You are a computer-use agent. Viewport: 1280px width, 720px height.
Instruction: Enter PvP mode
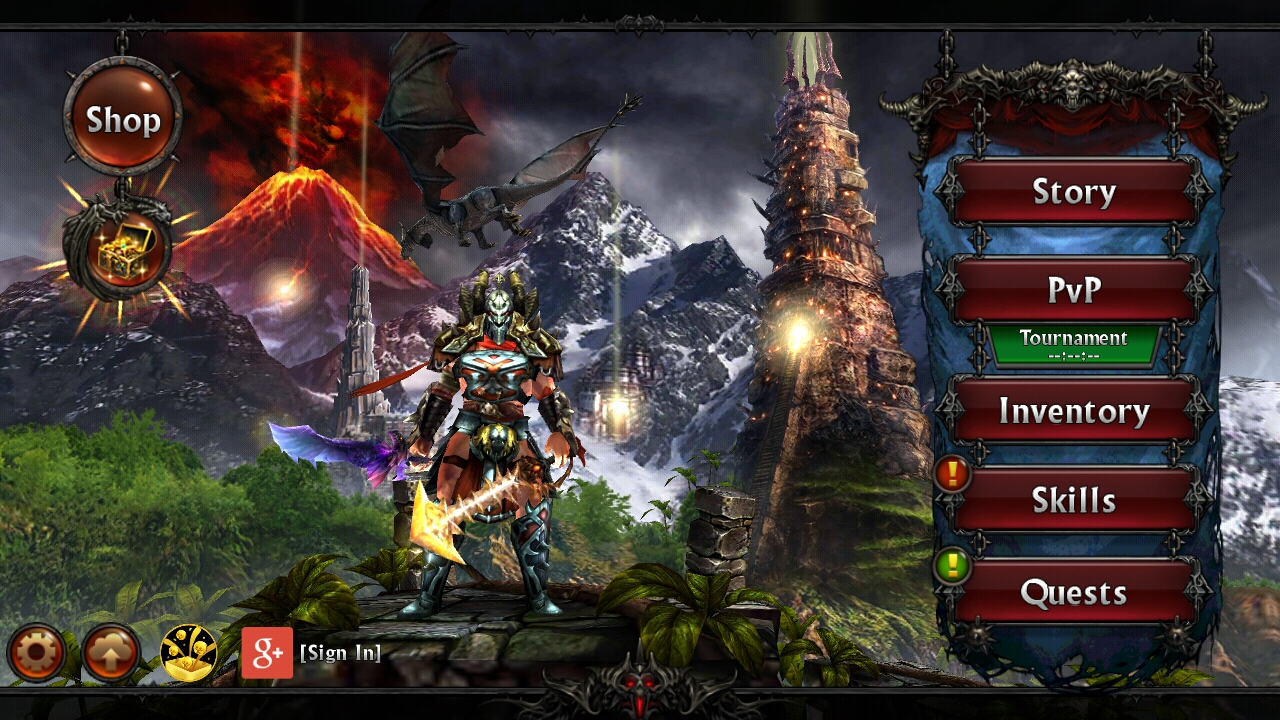pyautogui.click(x=1075, y=289)
